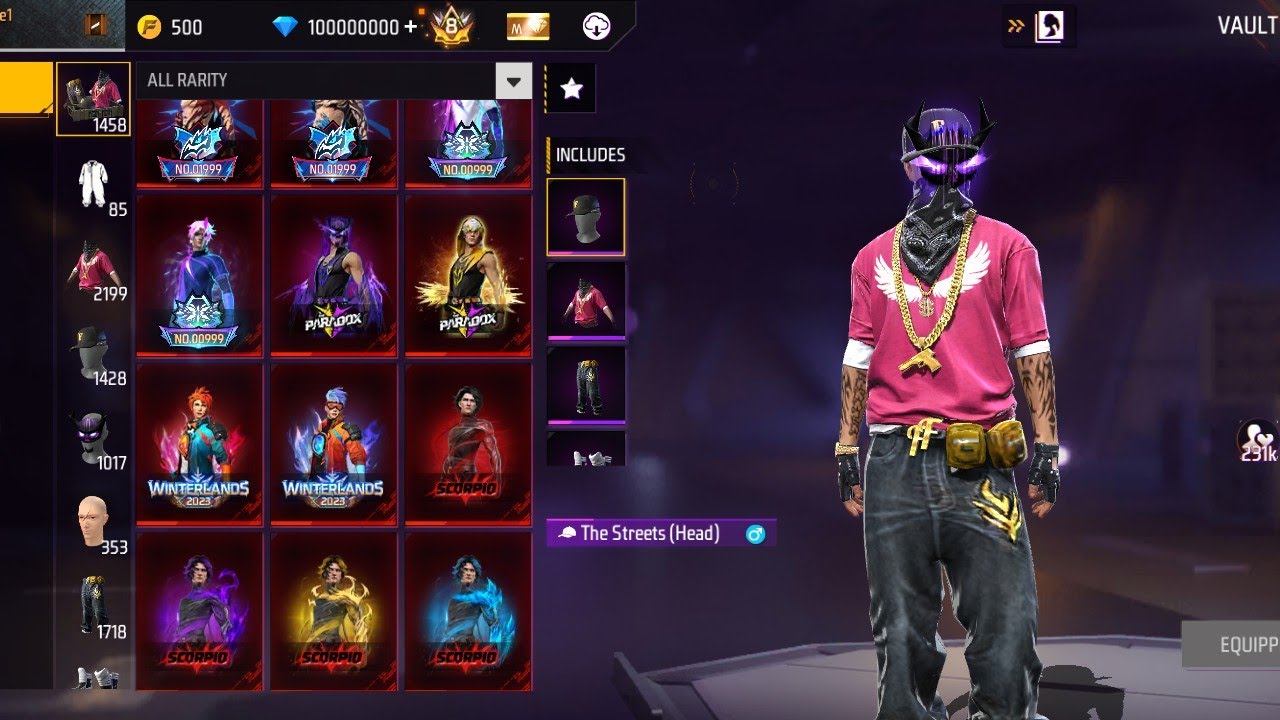Click the Equipped button
This screenshot has width=1280, height=720.
[1233, 645]
